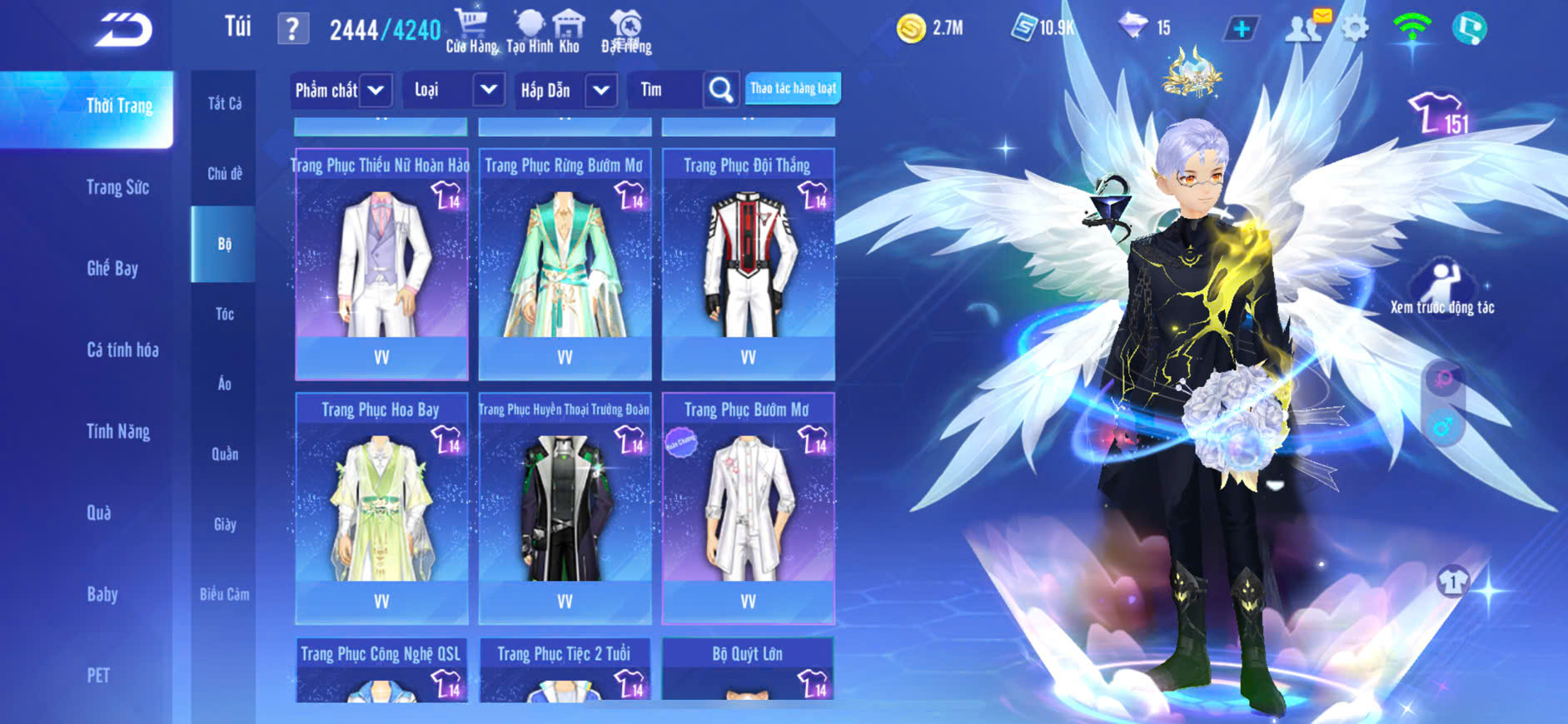Click the magnifying glass search button
1568x724 pixels.
click(721, 90)
